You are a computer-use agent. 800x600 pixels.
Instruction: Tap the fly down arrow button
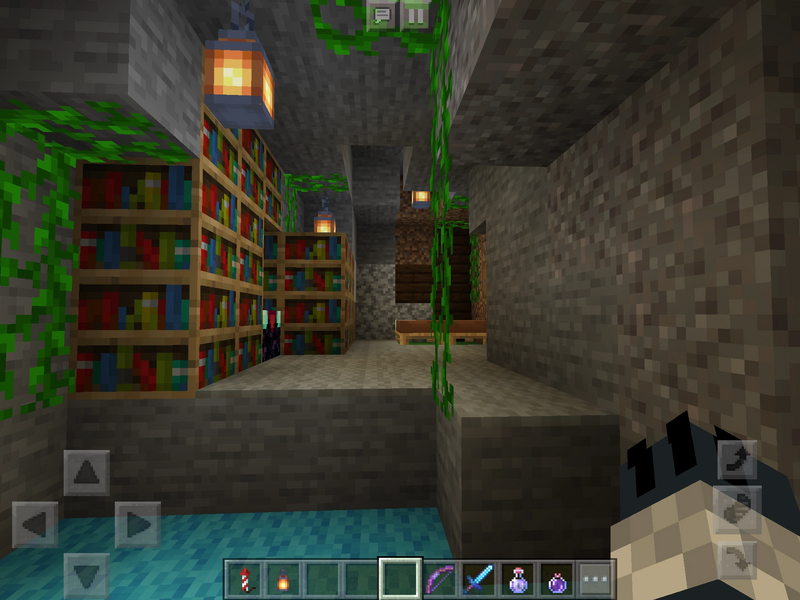pyautogui.click(x=737, y=557)
